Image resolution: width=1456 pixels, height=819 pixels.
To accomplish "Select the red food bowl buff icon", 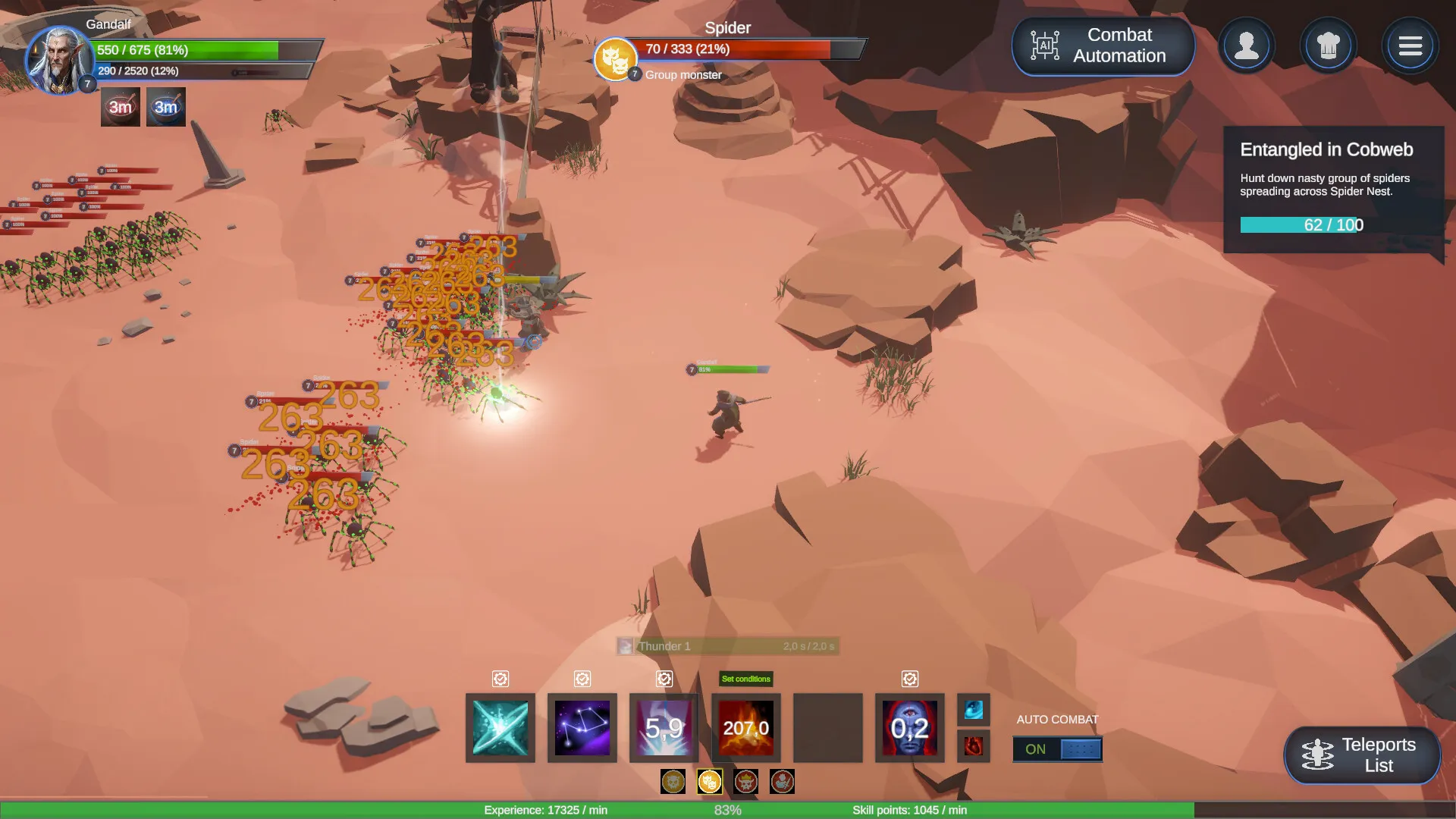I will click(x=121, y=107).
